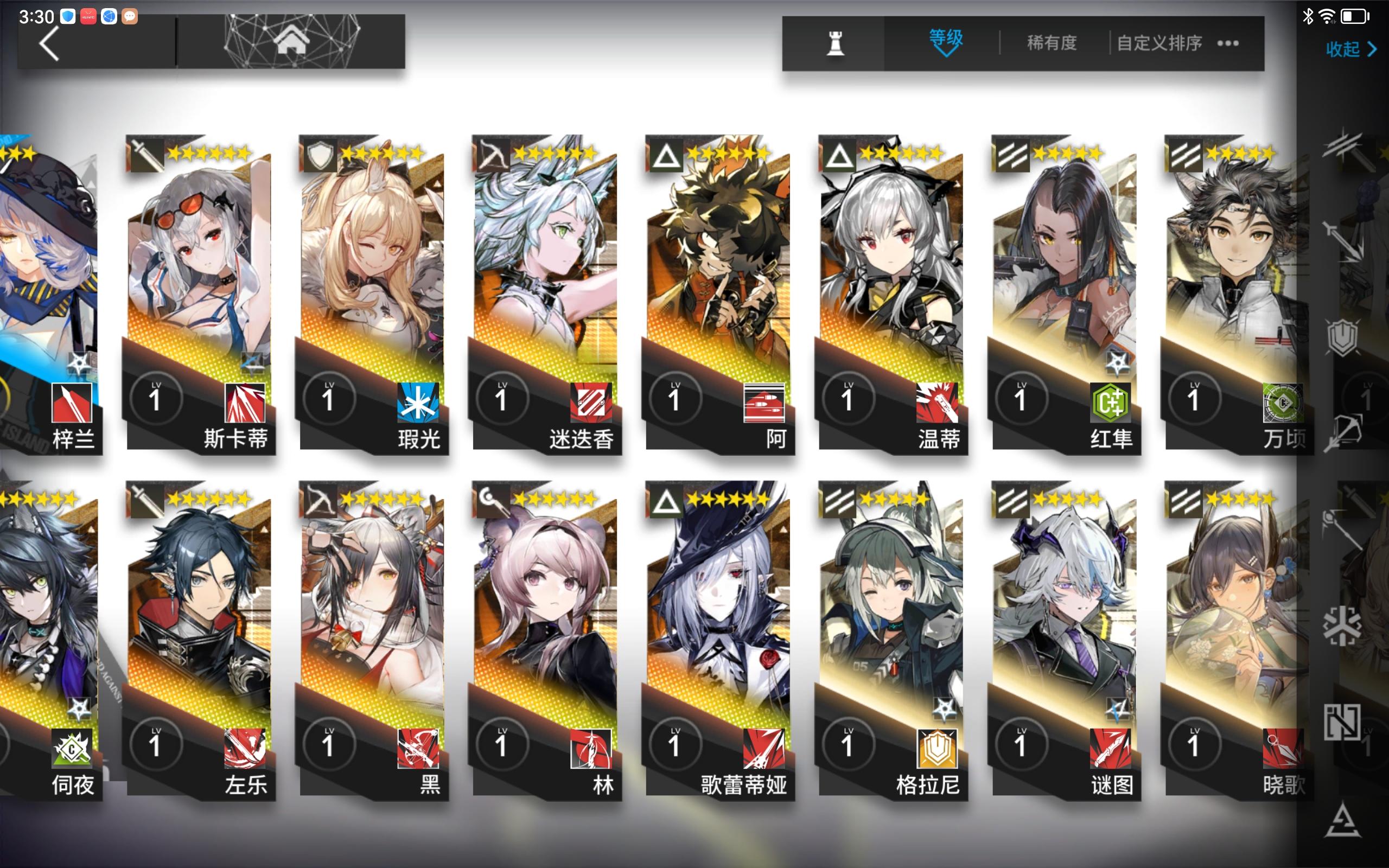
Task: Click the back arrow at top left
Action: [49, 43]
